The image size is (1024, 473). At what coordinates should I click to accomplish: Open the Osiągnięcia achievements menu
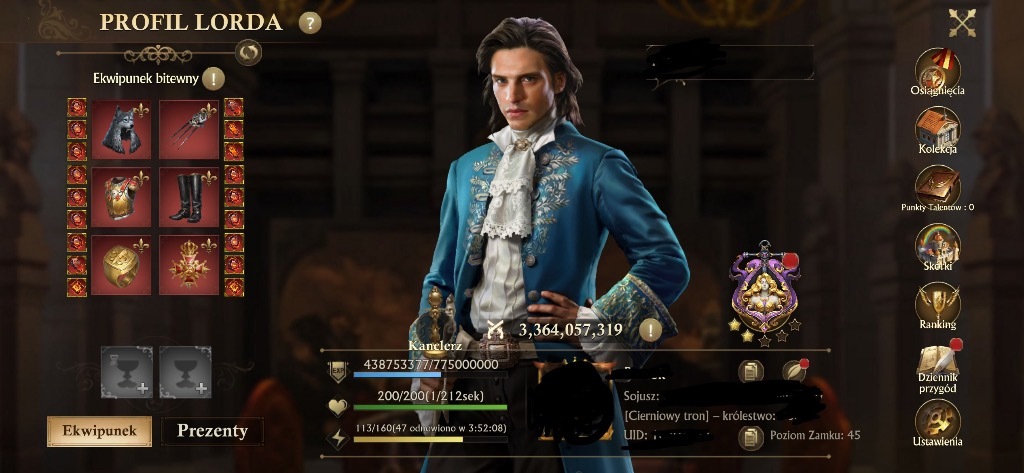point(937,70)
